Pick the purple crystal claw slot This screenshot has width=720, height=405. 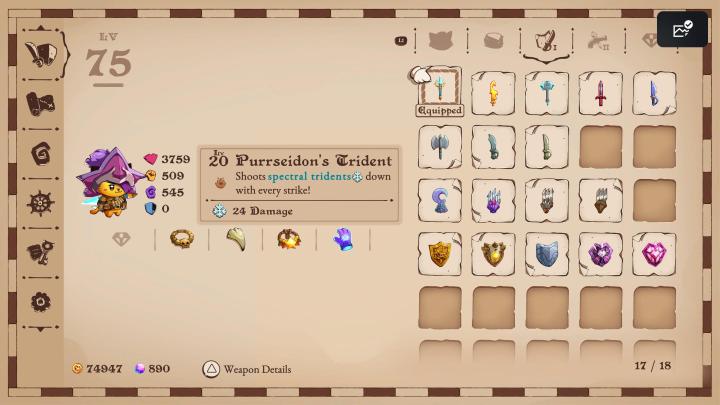click(493, 200)
